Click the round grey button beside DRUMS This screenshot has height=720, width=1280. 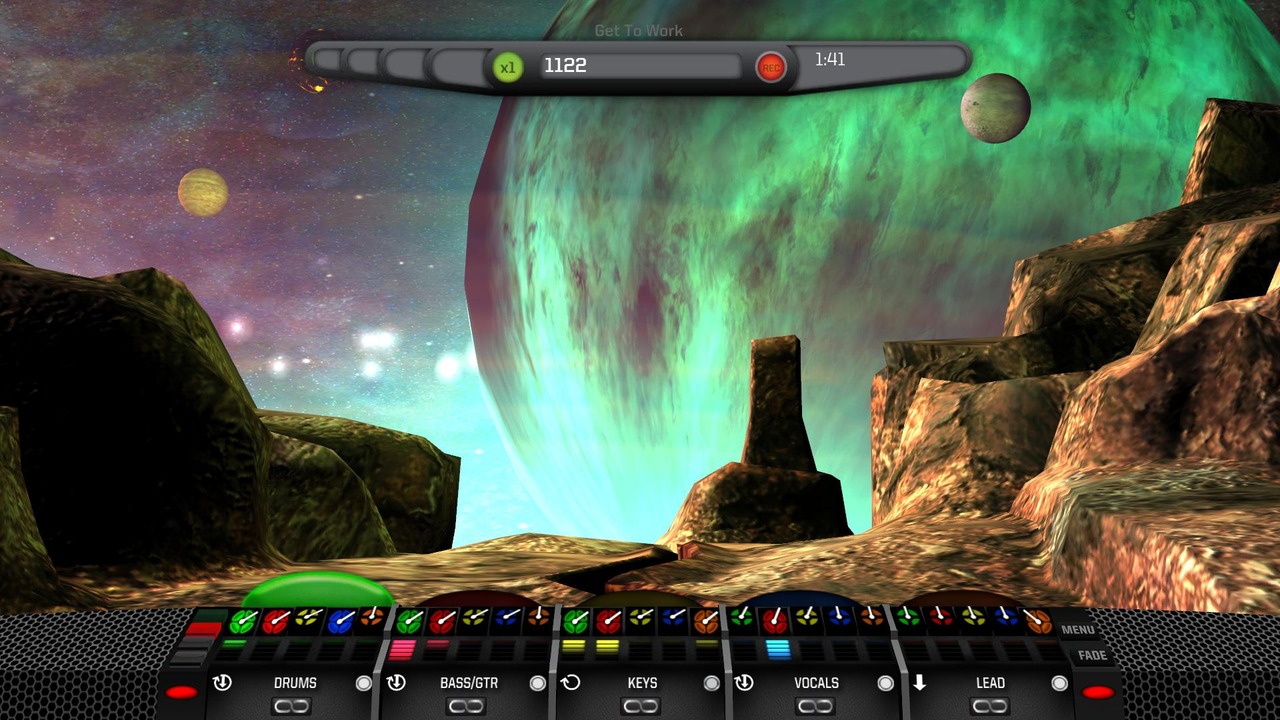(x=364, y=683)
